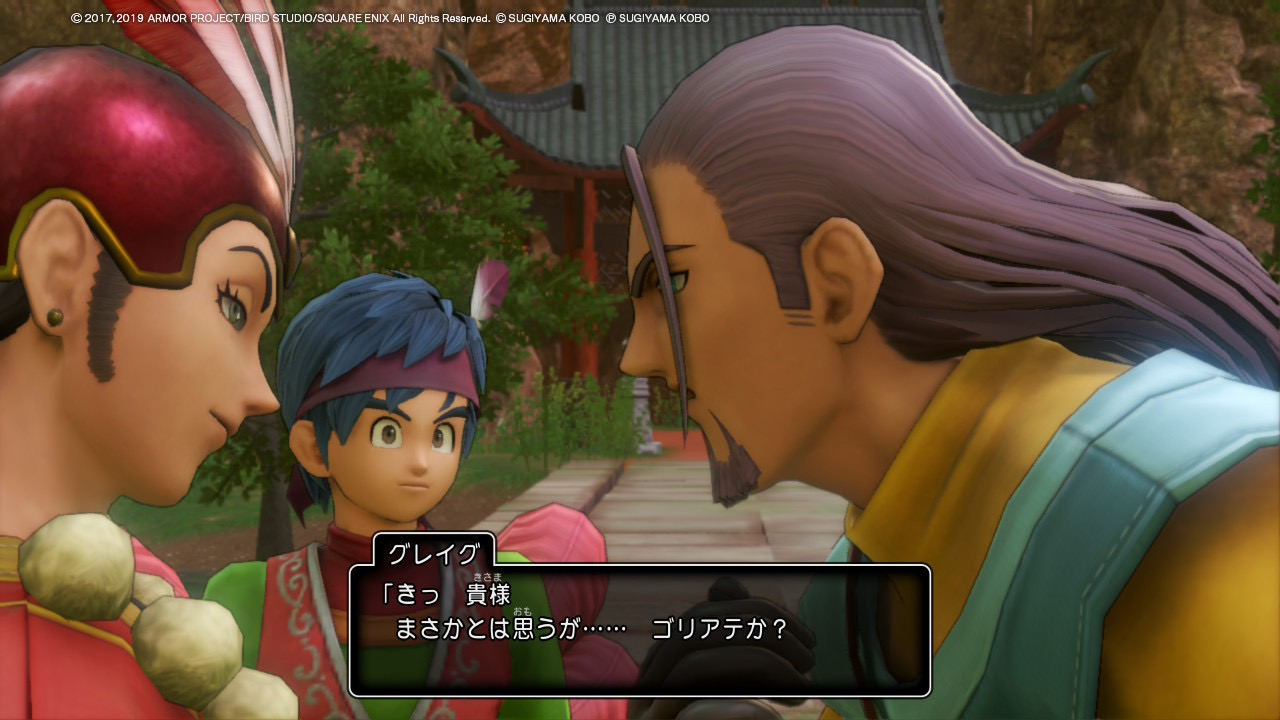Advance the グレイグ dialogue text box
Screen dimensions: 1280x720
pyautogui.click(x=640, y=630)
